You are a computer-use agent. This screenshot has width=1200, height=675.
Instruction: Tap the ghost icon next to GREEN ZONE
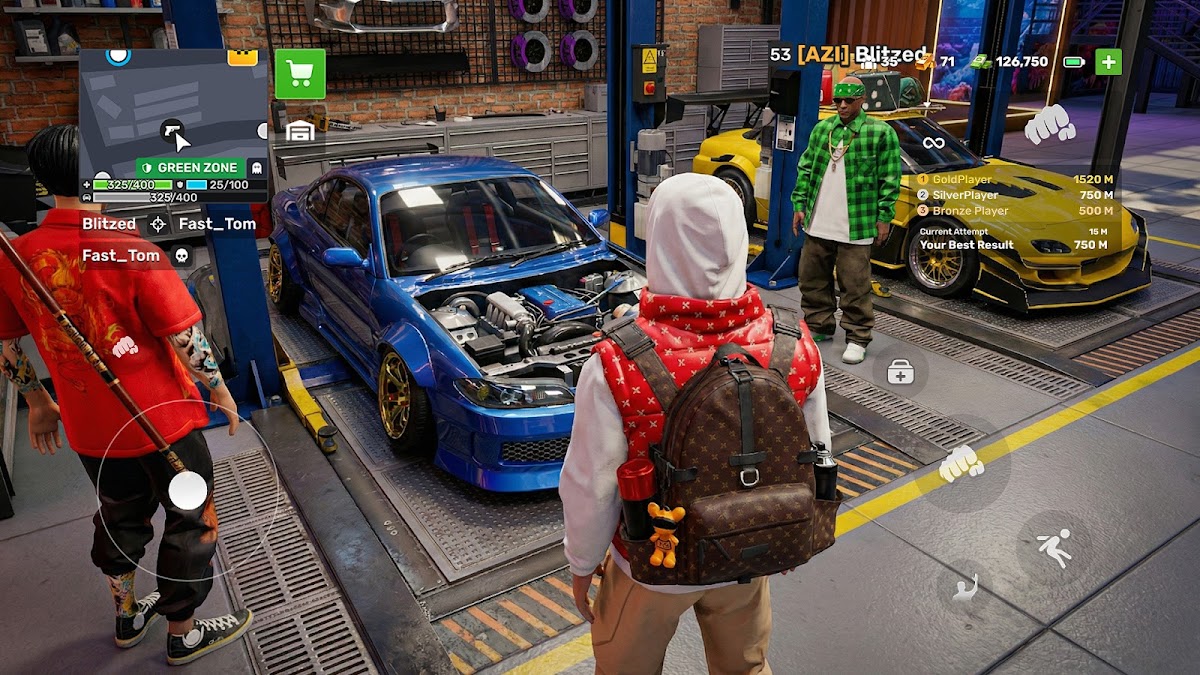[x=256, y=168]
